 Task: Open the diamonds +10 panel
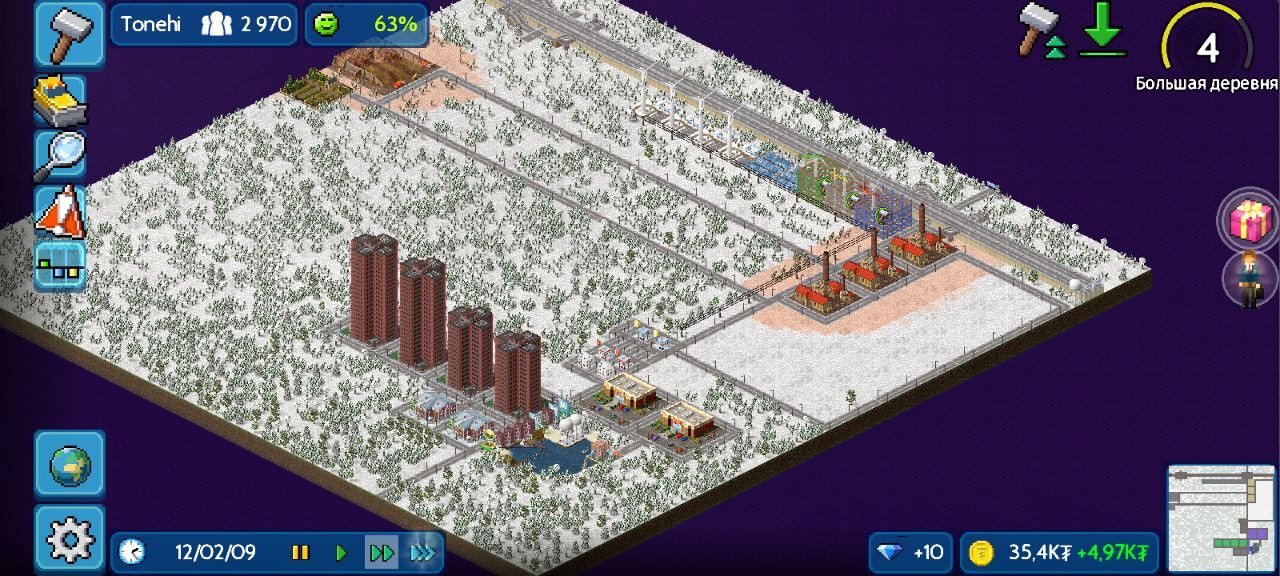[x=910, y=552]
